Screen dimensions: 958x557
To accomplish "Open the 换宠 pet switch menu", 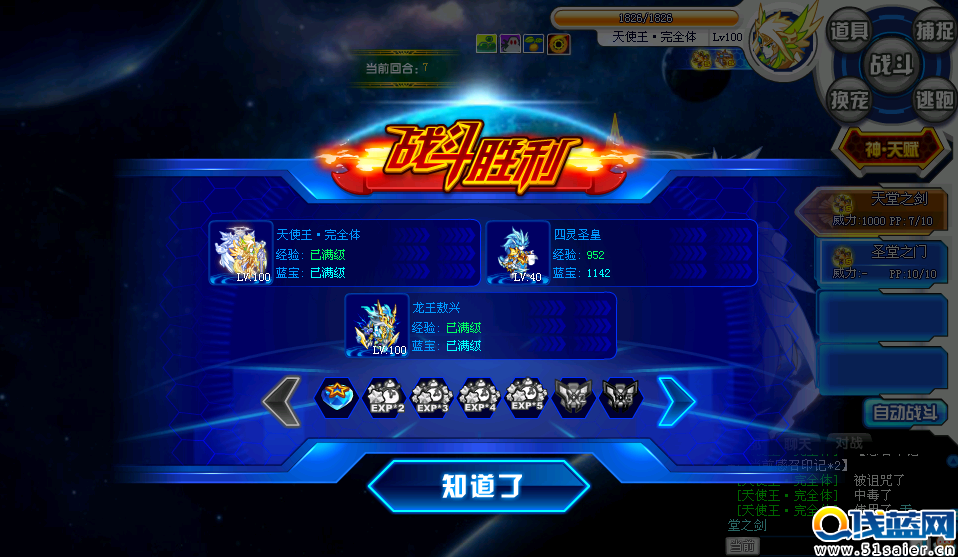I will [x=849, y=99].
